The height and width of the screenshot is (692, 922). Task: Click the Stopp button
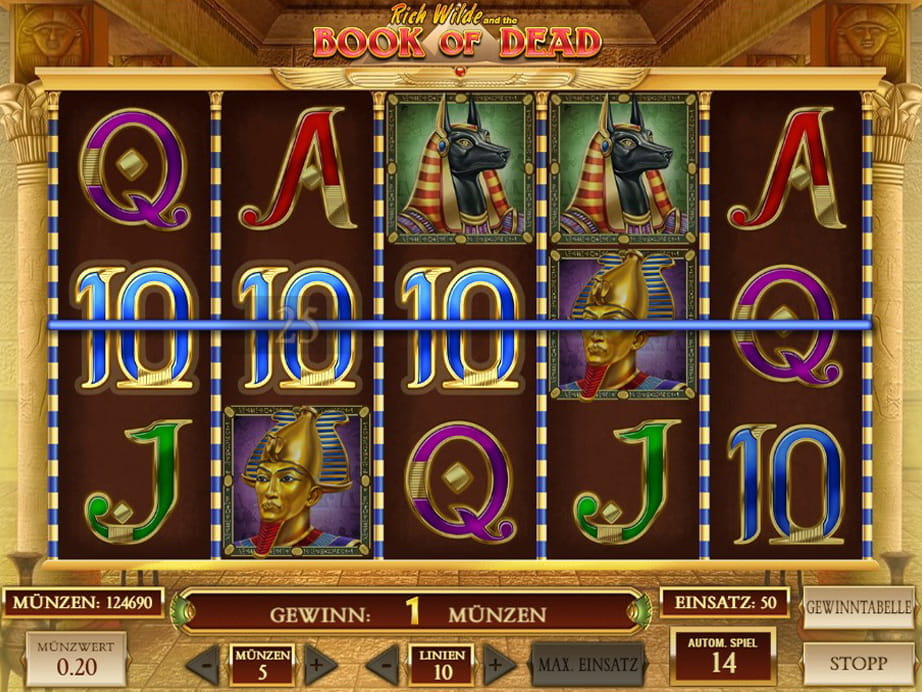[x=859, y=662]
